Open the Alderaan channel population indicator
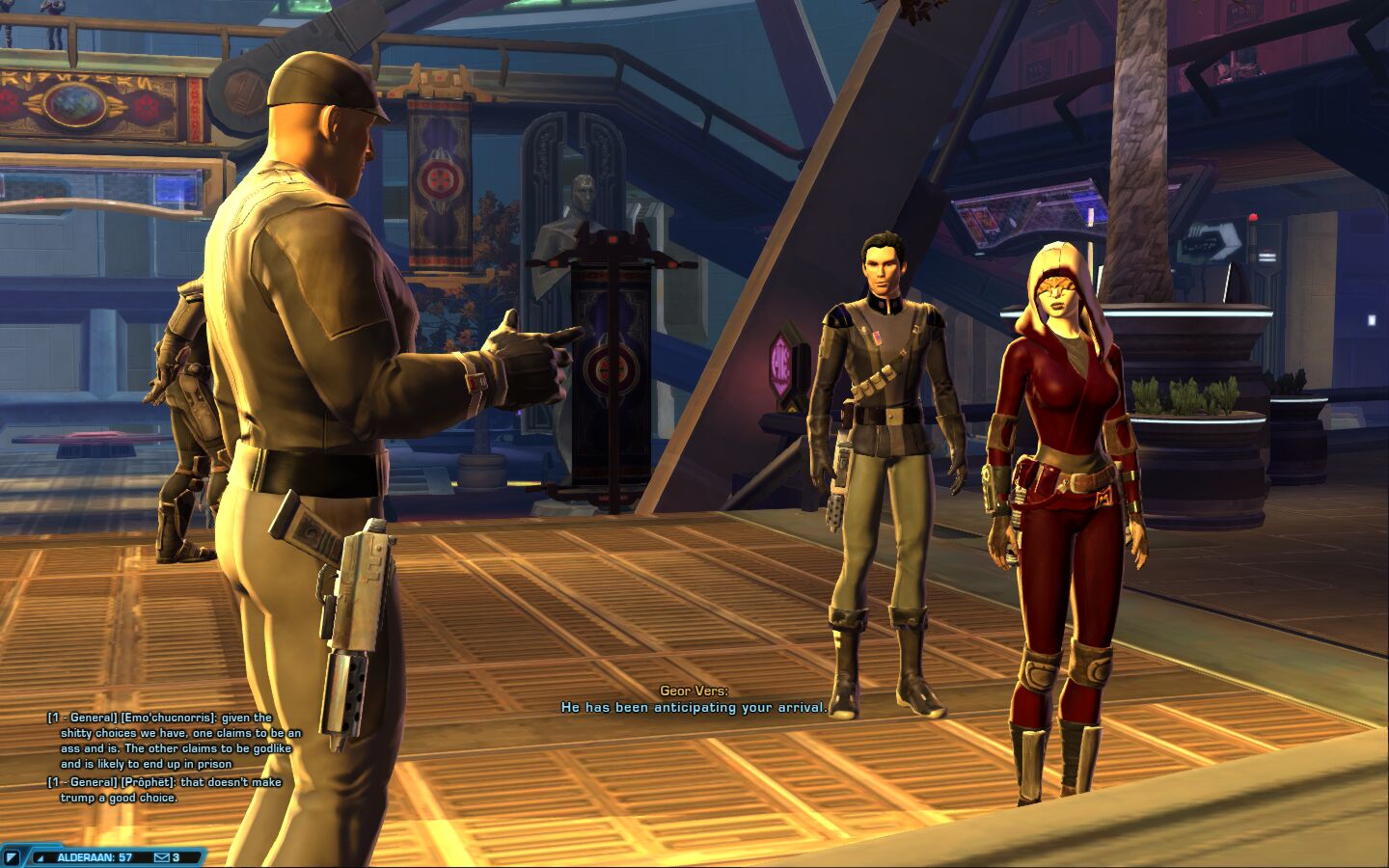Image resolution: width=1389 pixels, height=868 pixels. click(x=94, y=857)
